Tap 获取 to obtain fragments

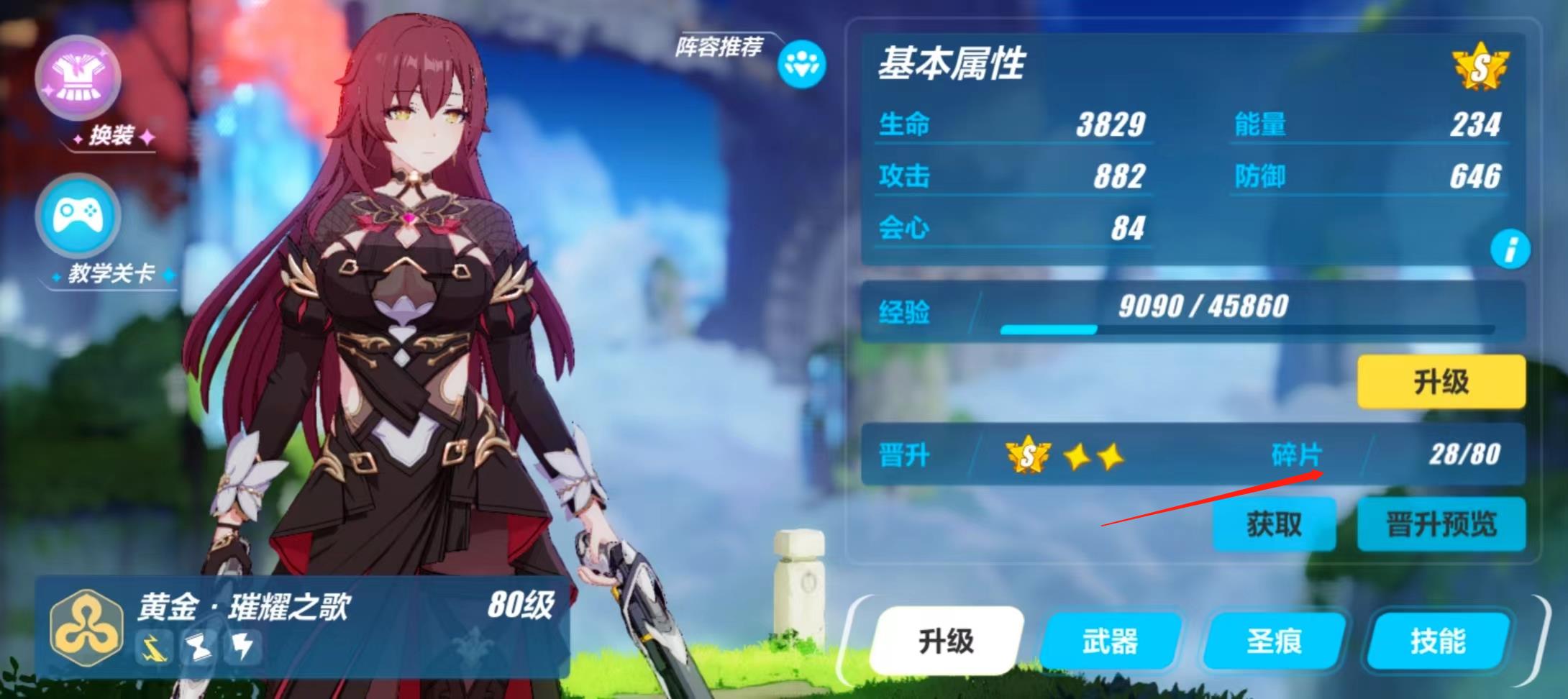(x=1274, y=524)
